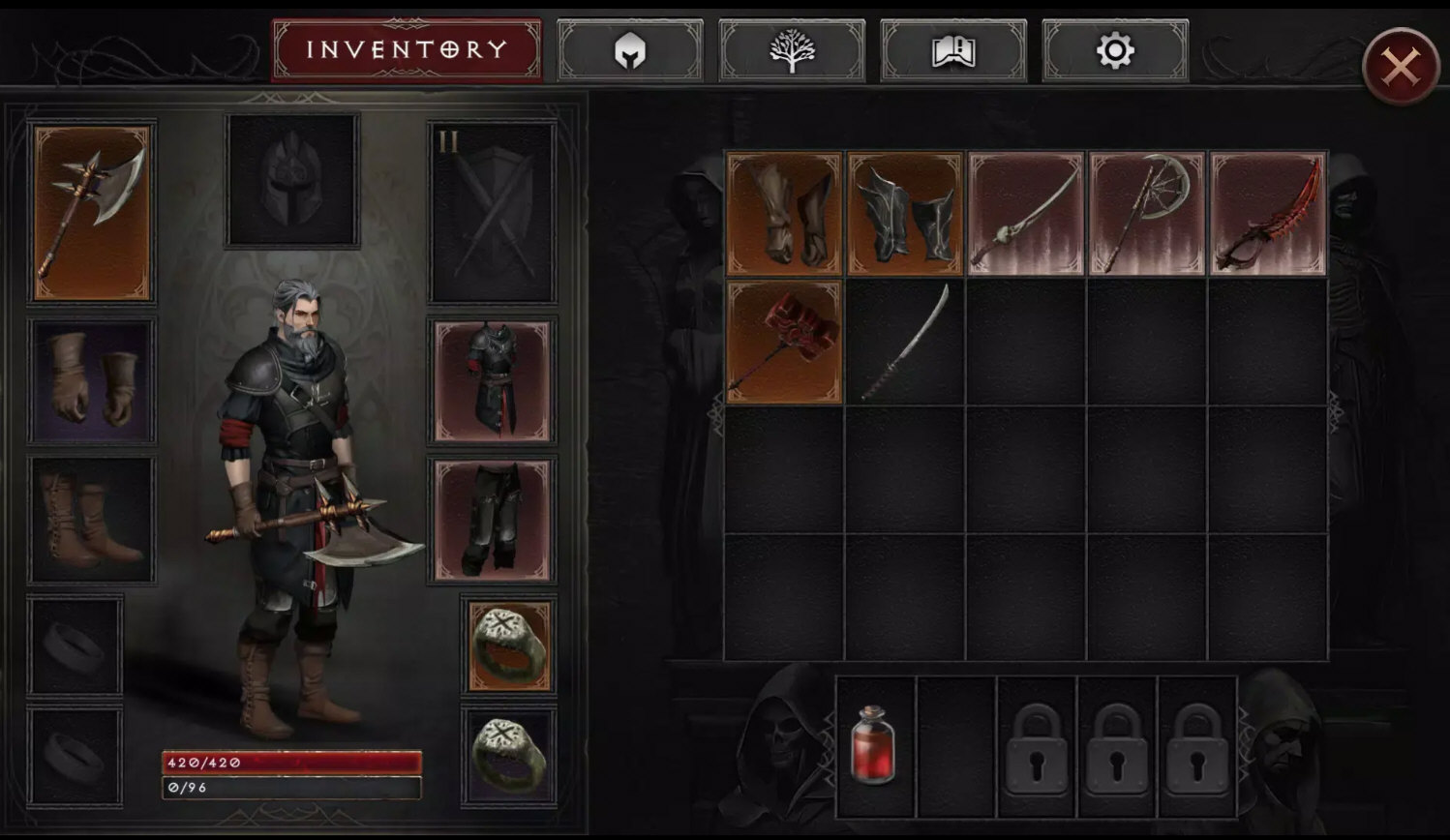Image resolution: width=1450 pixels, height=840 pixels.
Task: Select the equipped chest armor slot
Action: pos(493,382)
